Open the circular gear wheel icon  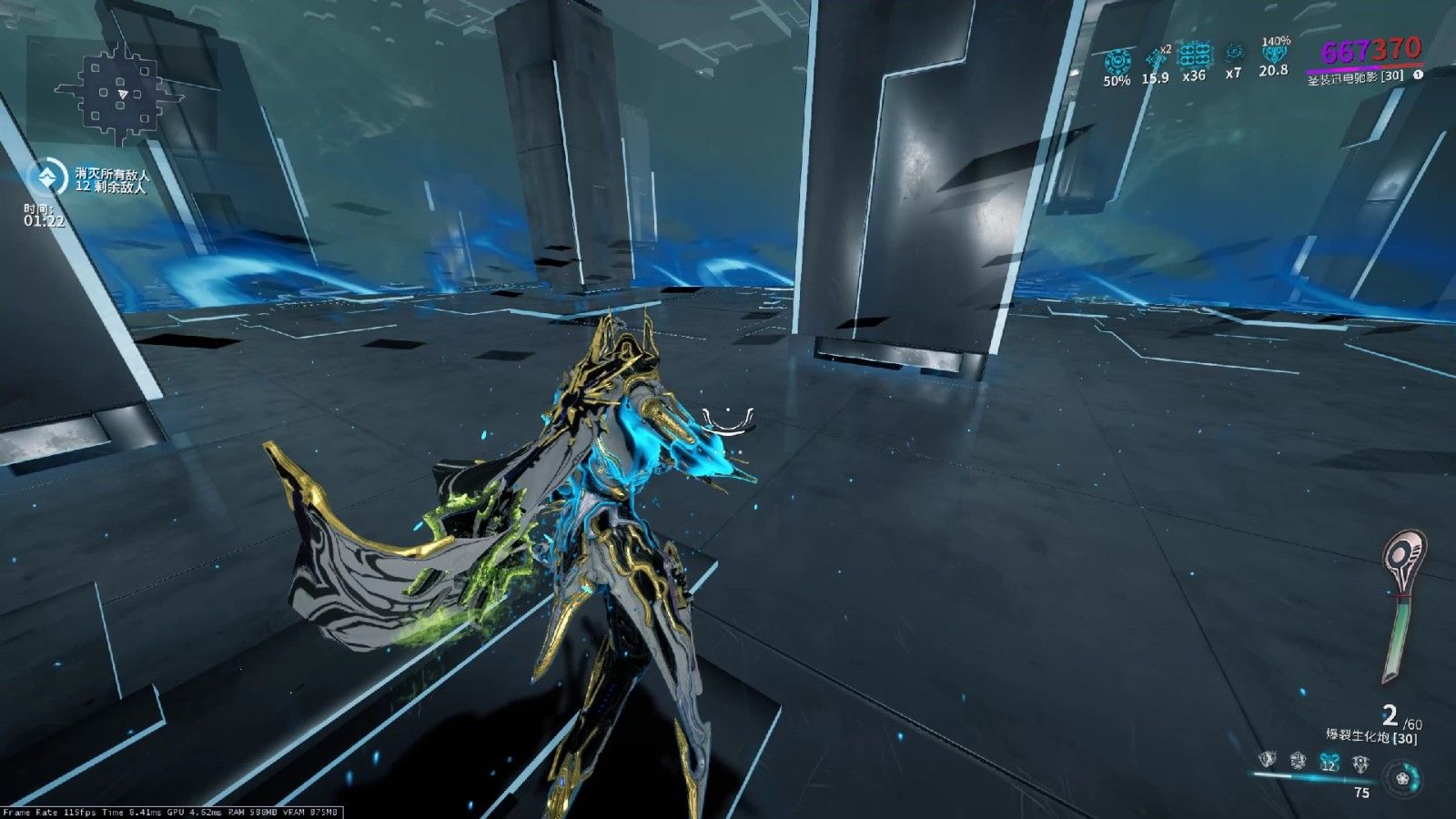click(x=1401, y=778)
